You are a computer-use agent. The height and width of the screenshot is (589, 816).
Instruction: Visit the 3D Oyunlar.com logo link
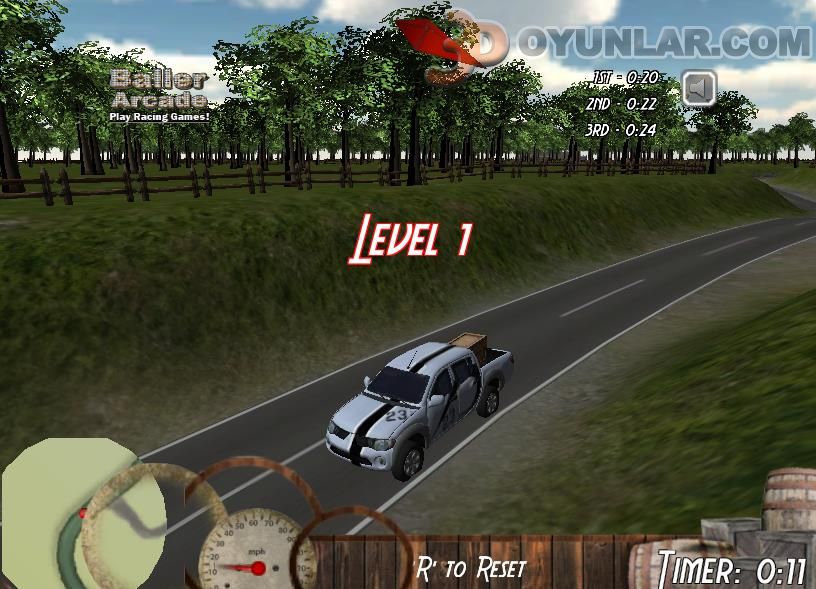tap(610, 43)
